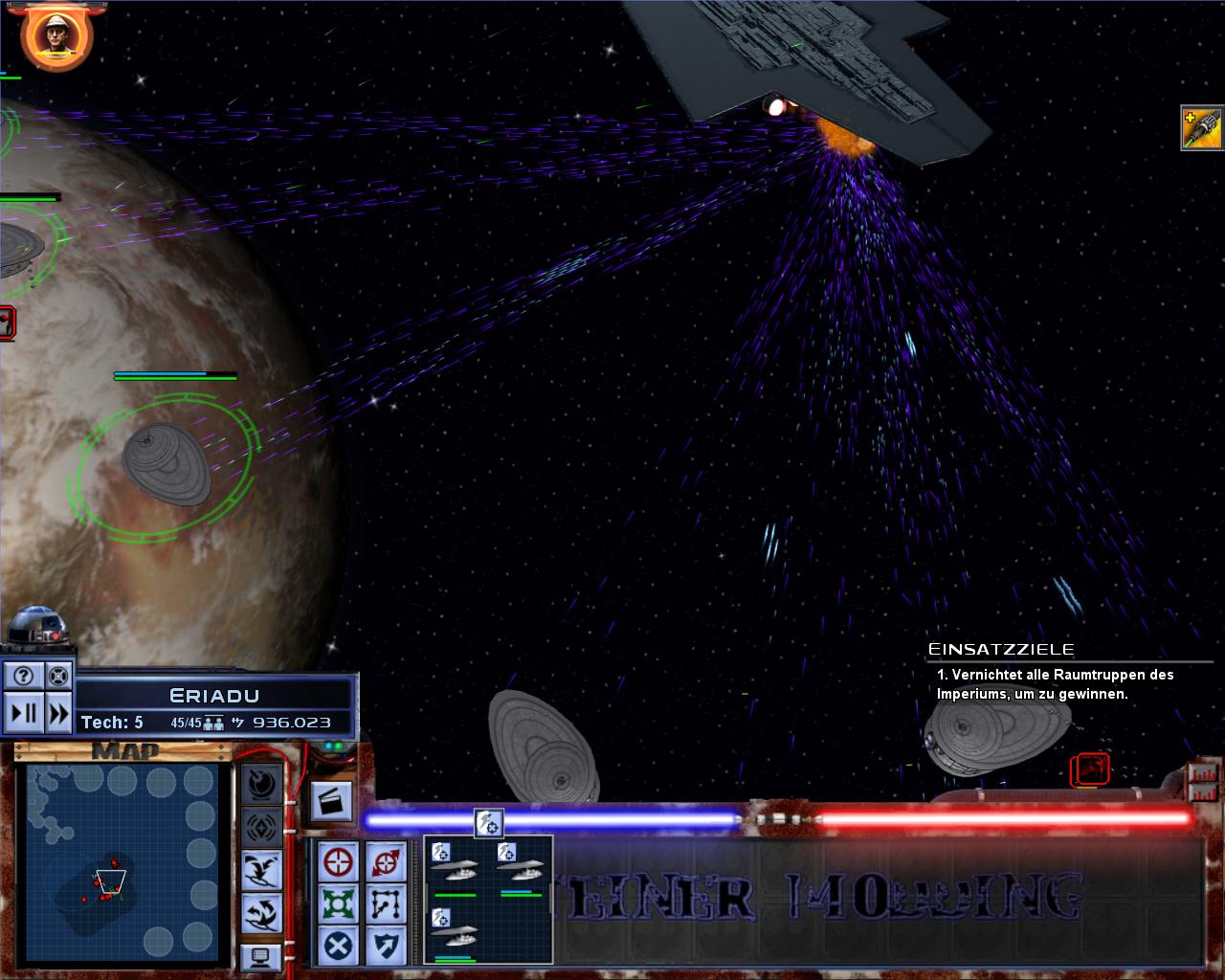
Task: Select the crosshair-with-arrows attack-move command
Action: tap(385, 862)
